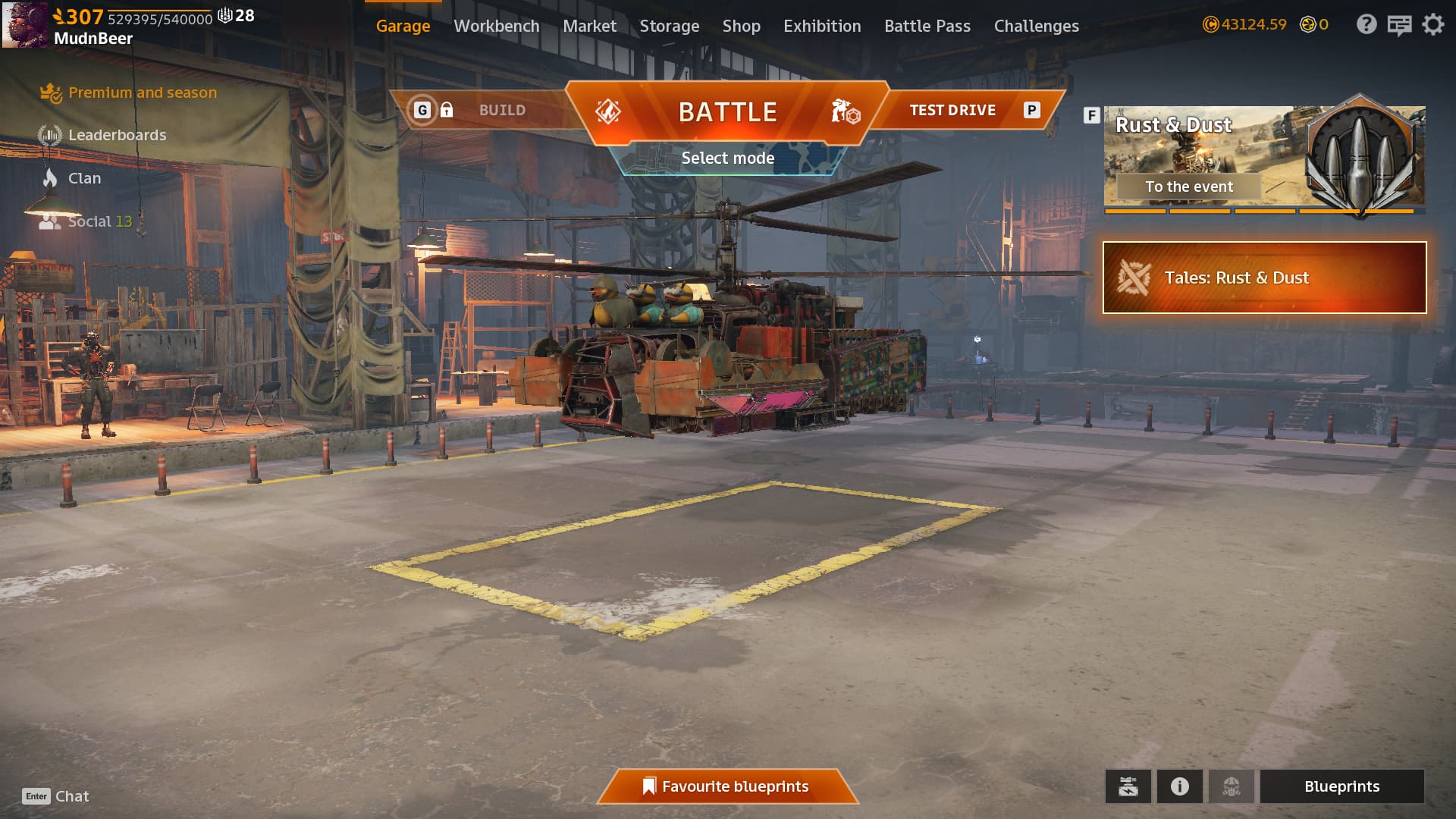The image size is (1456, 819).
Task: Click the To the event button
Action: click(x=1188, y=187)
